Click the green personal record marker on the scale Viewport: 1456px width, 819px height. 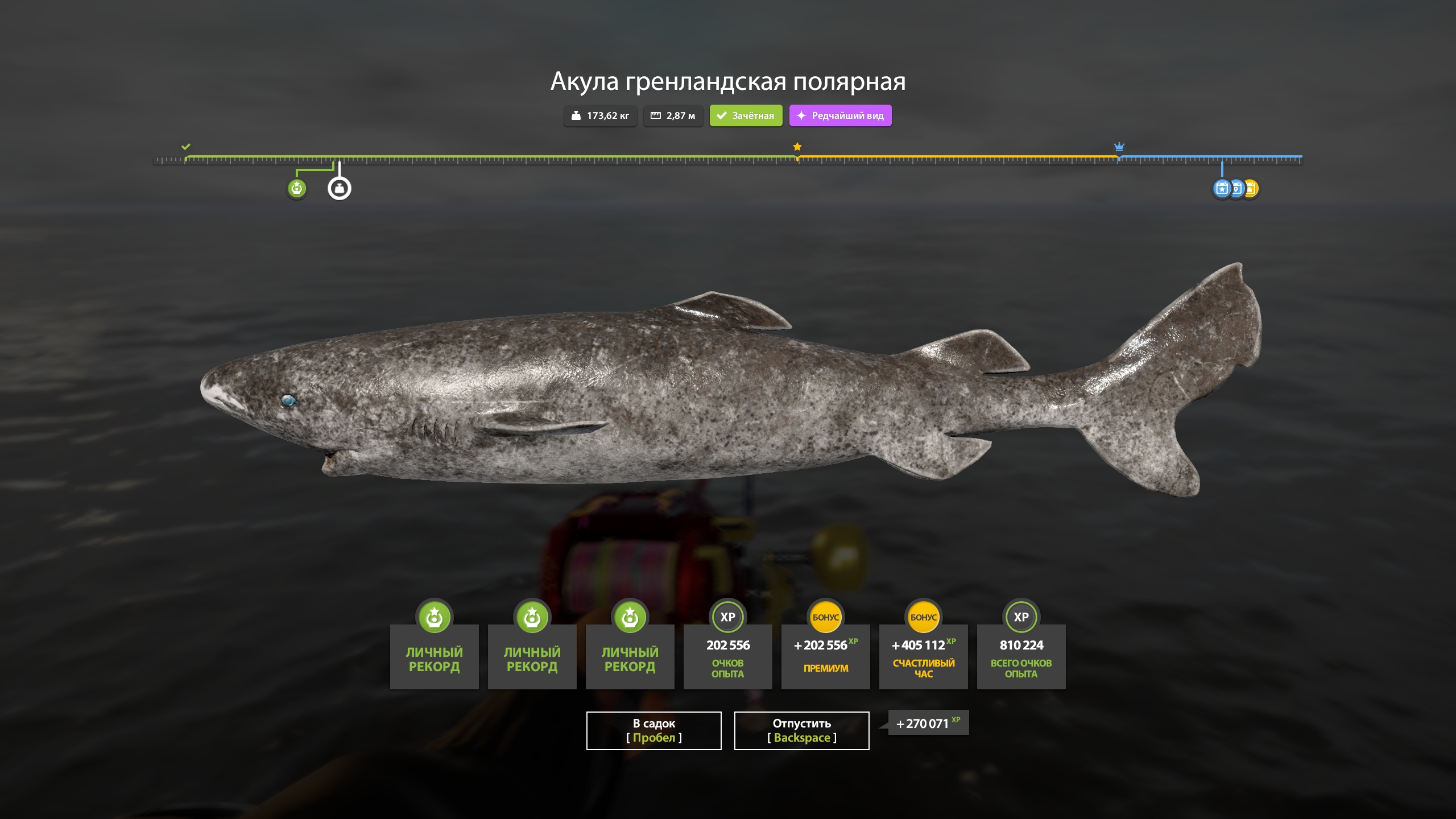pyautogui.click(x=296, y=188)
